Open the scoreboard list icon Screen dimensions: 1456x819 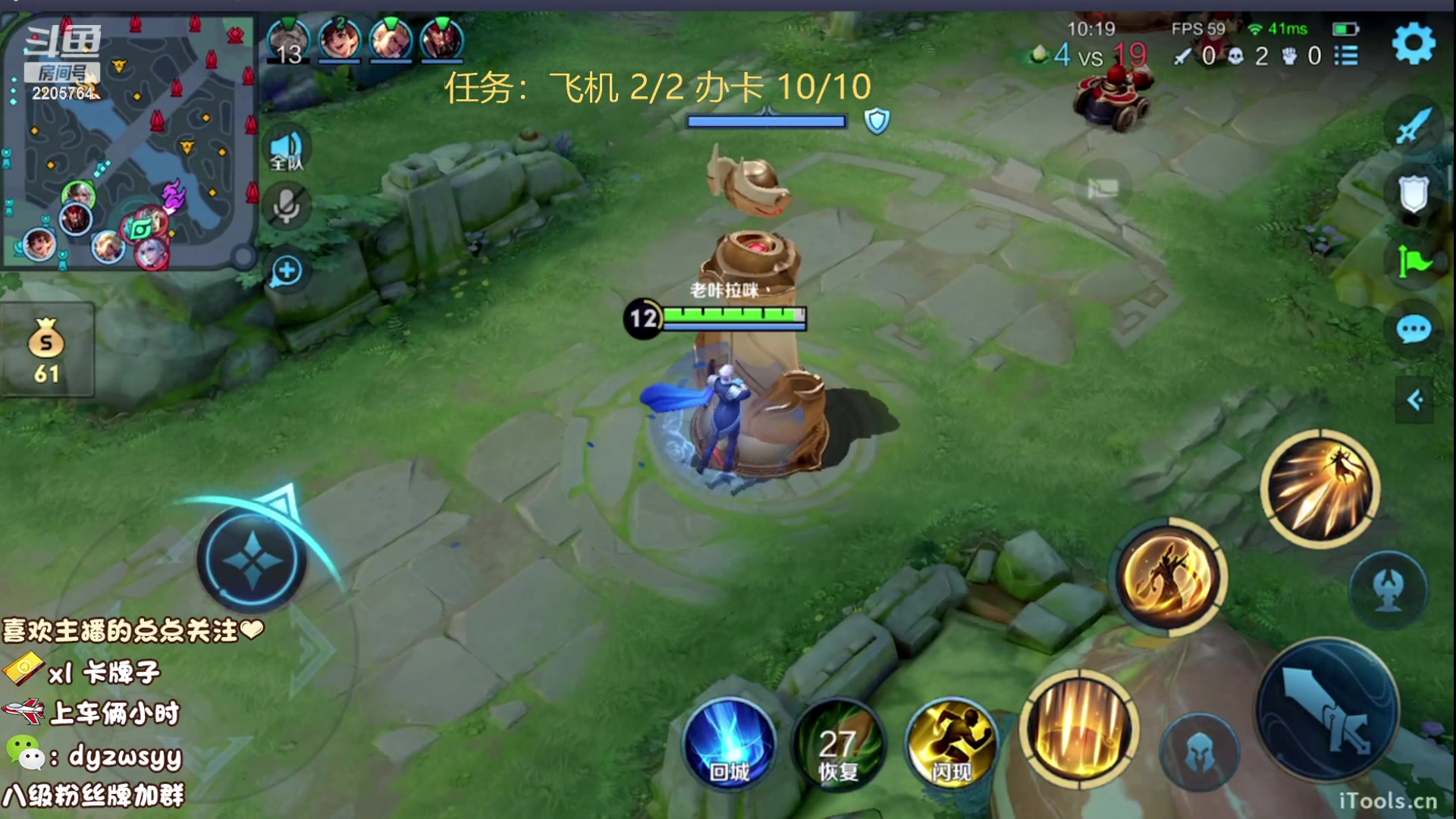click(1346, 55)
